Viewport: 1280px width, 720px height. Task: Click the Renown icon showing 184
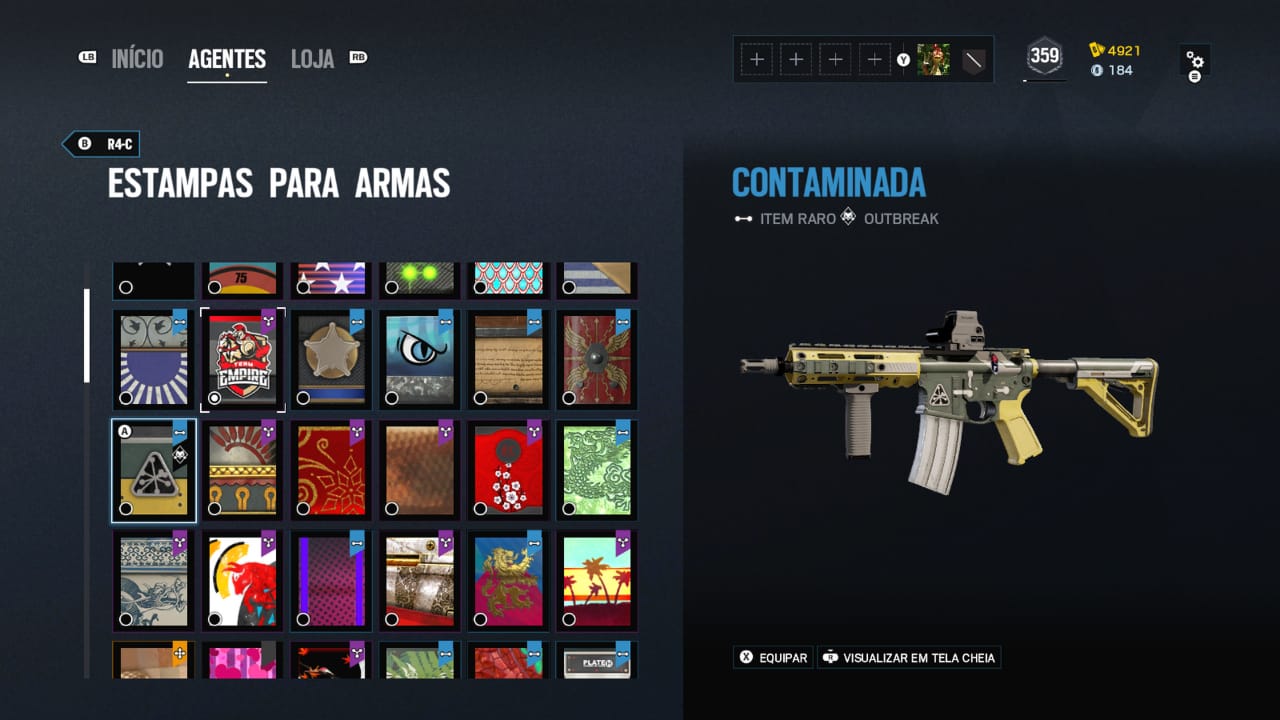tap(1096, 71)
